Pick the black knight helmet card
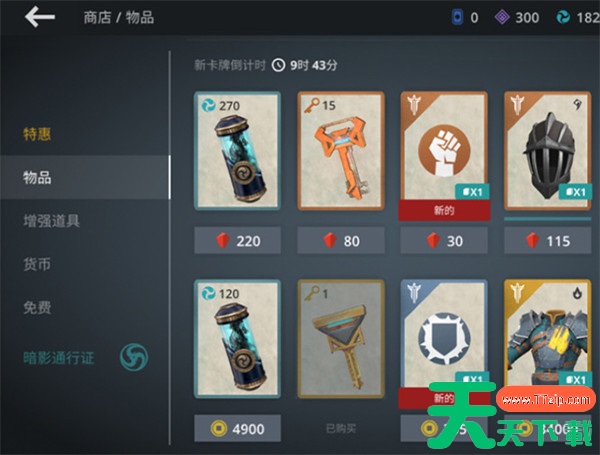Viewport: 600px width, 455px height. 547,150
